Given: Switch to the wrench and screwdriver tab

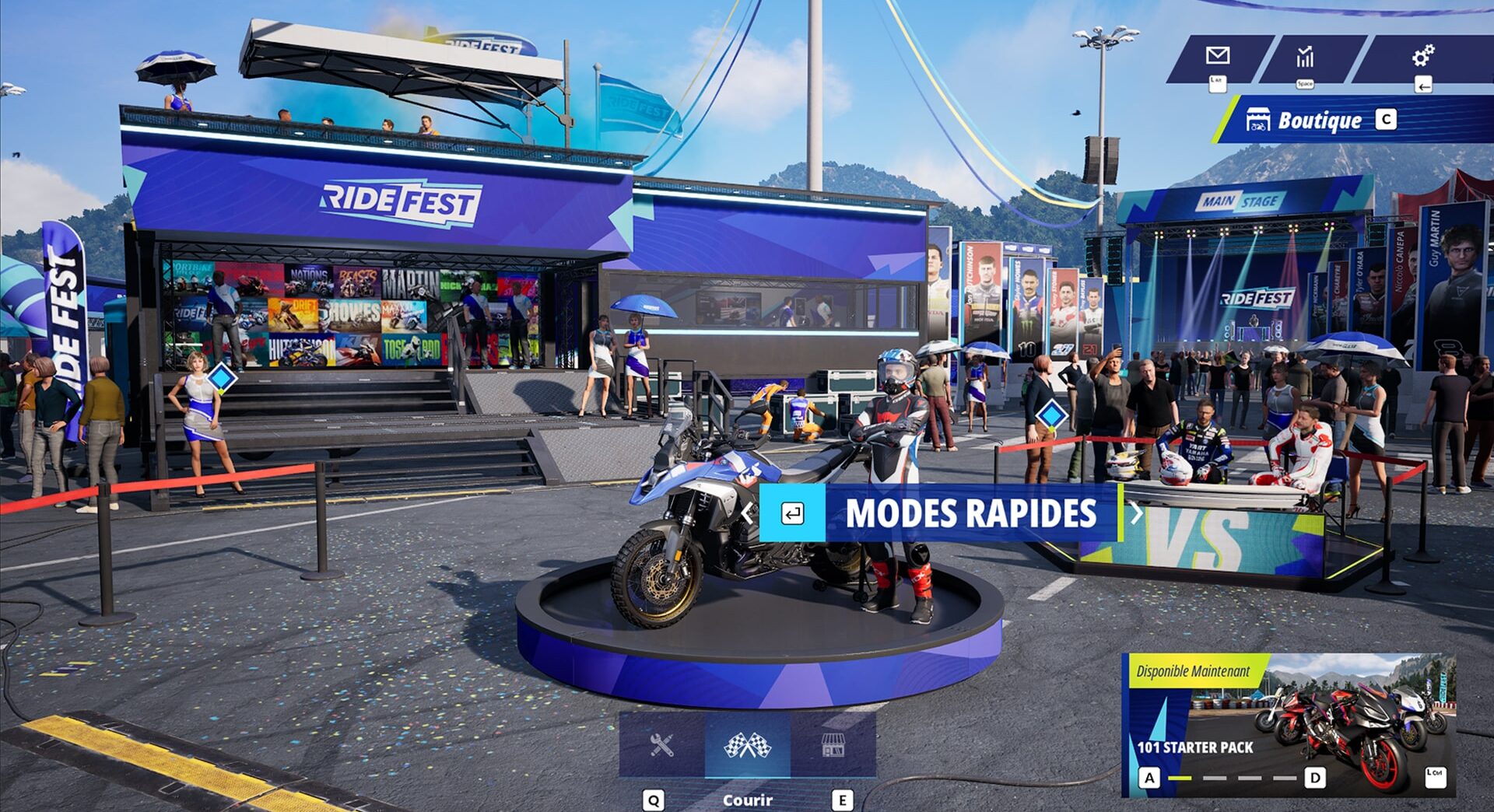Looking at the screenshot, I should pos(661,746).
